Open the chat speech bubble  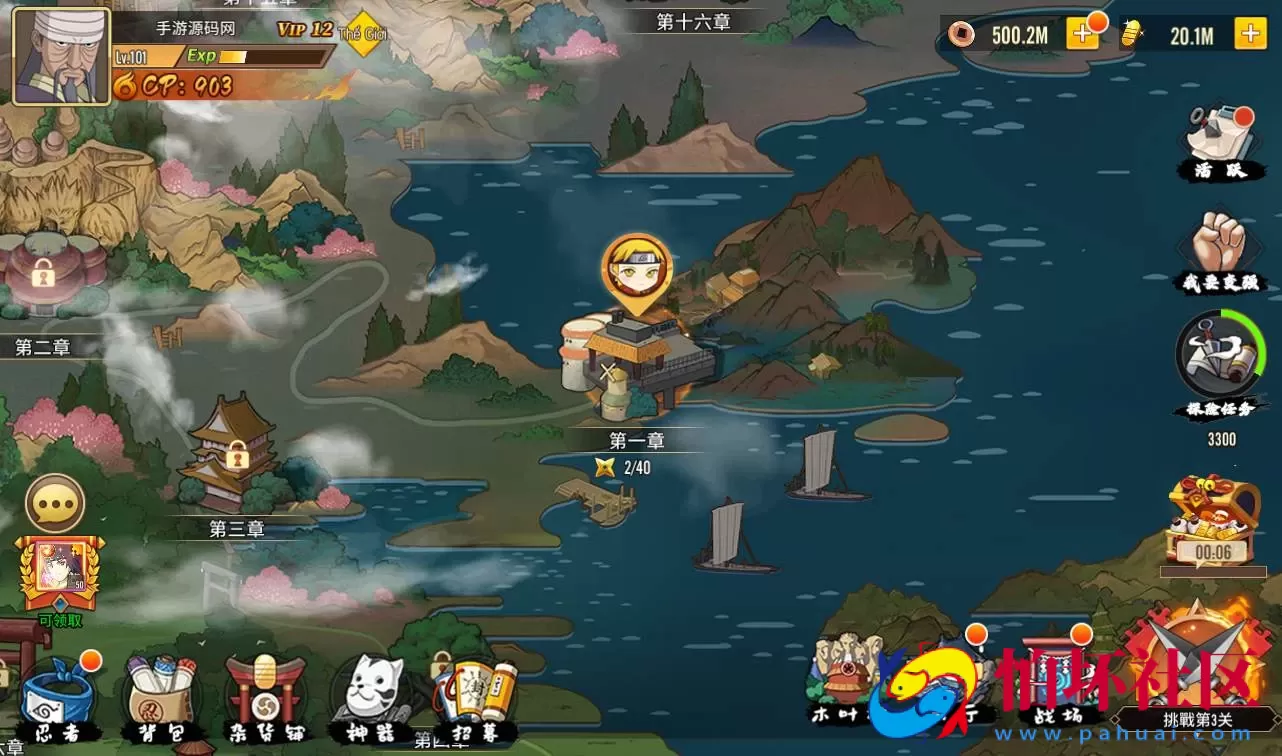tap(55, 503)
